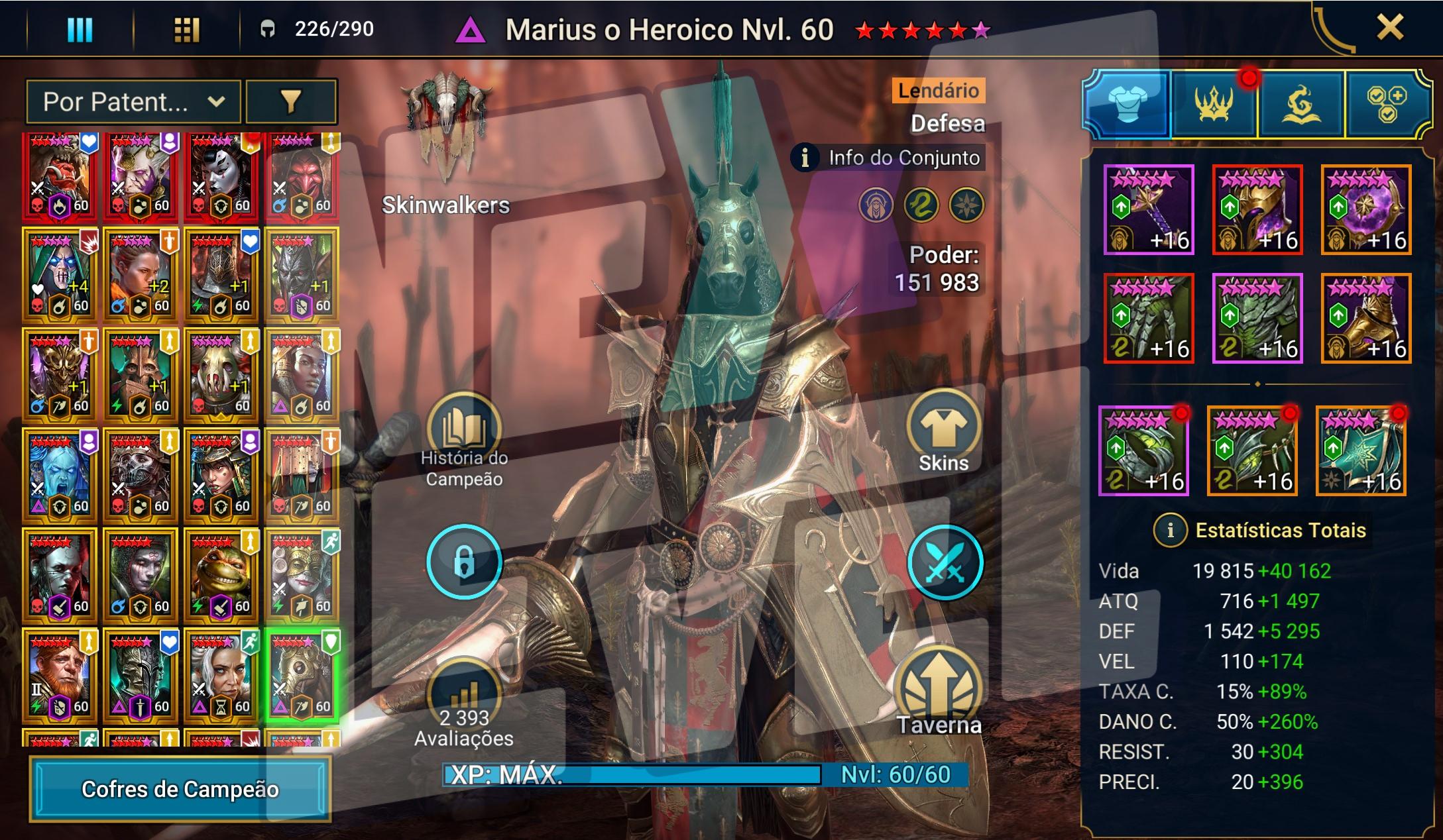Open the dragon book tab

(1300, 105)
